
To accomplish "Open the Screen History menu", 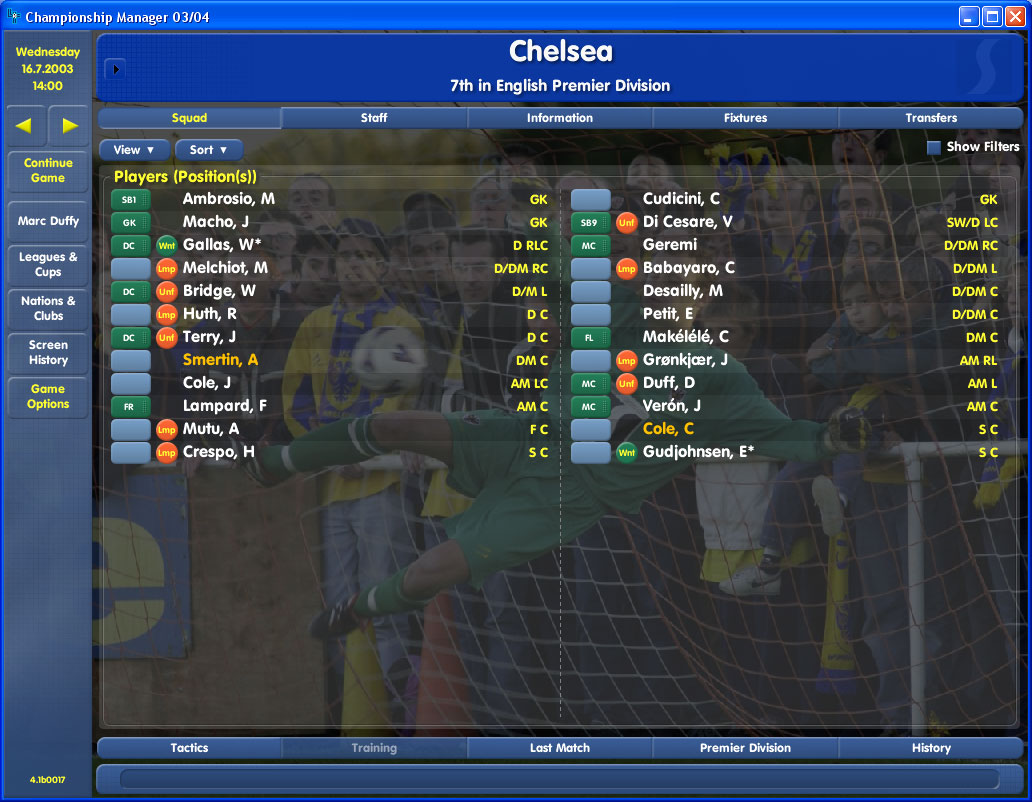I will 48,353.
